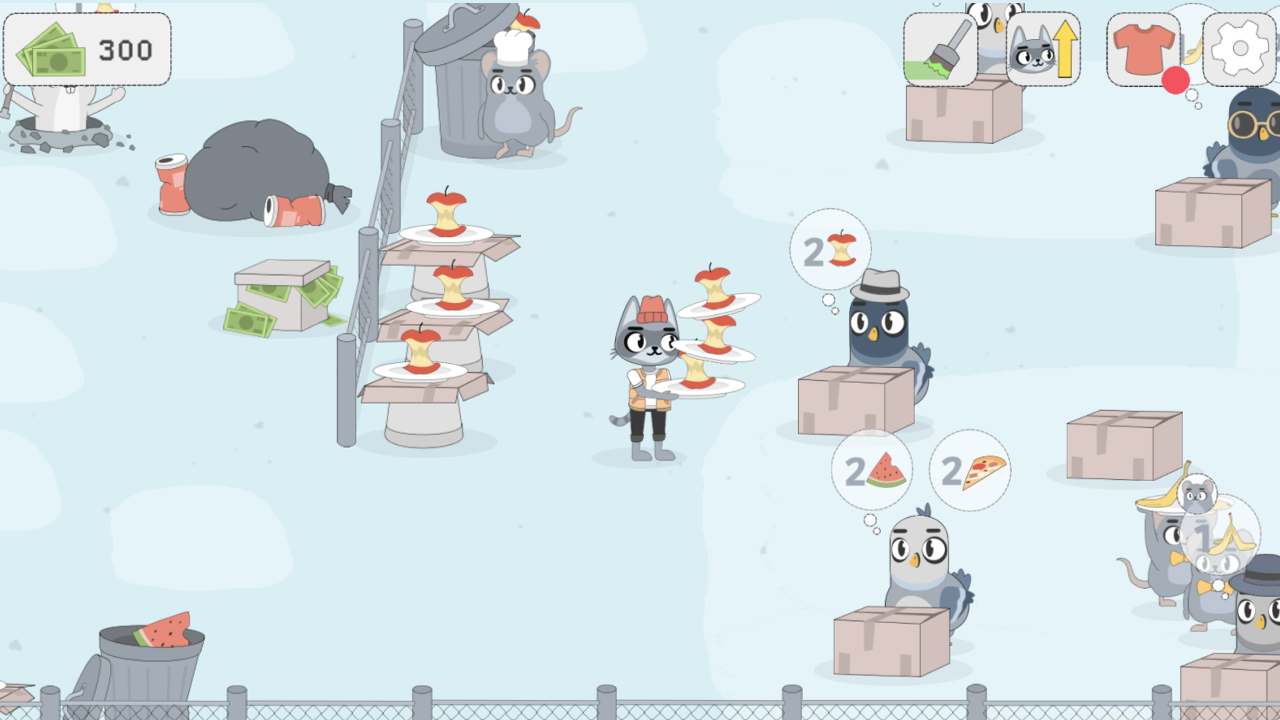Click the thought bubble requesting 2 pizza slices

tap(968, 470)
